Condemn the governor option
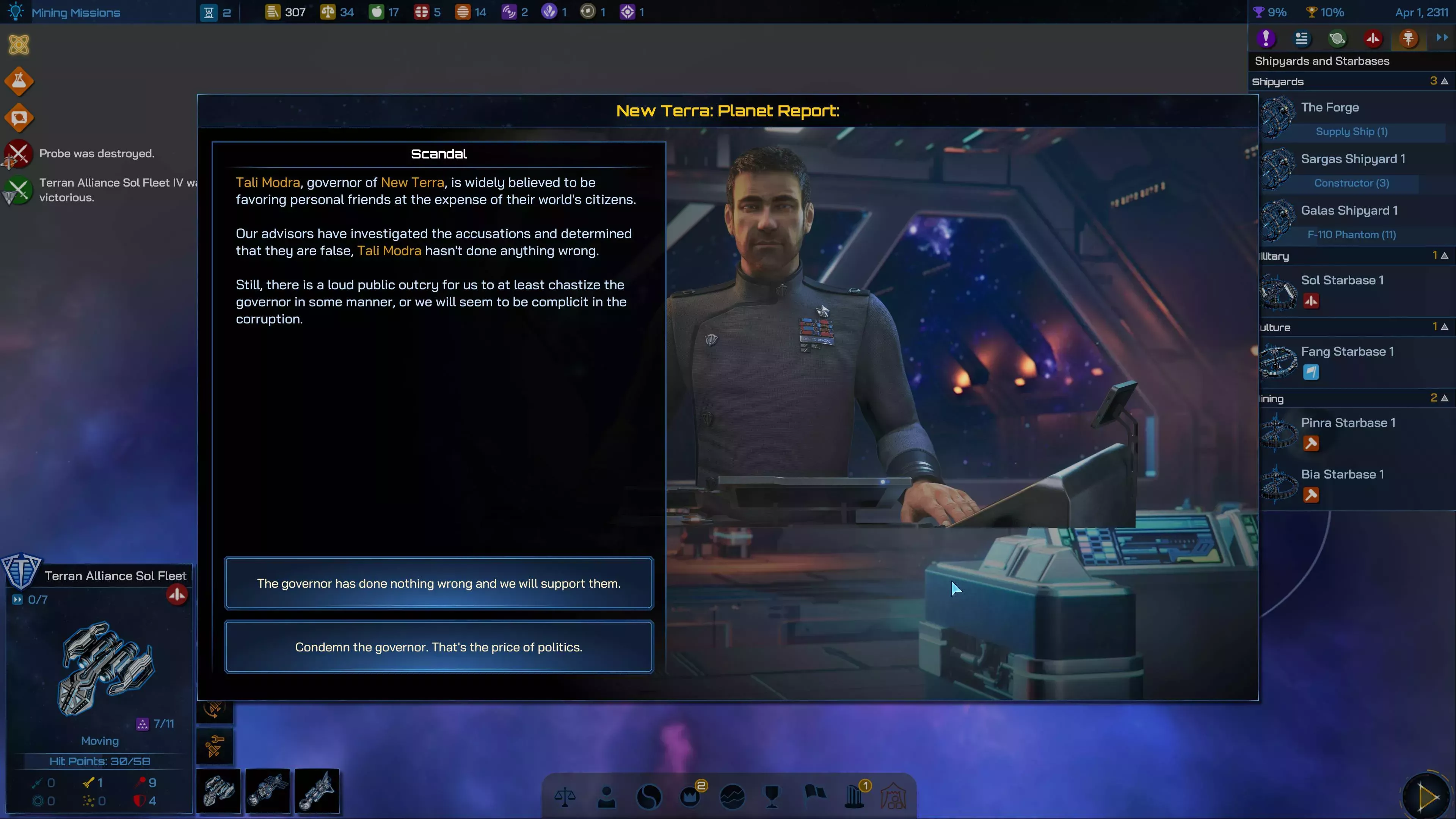This screenshot has height=819, width=1456. tap(439, 647)
